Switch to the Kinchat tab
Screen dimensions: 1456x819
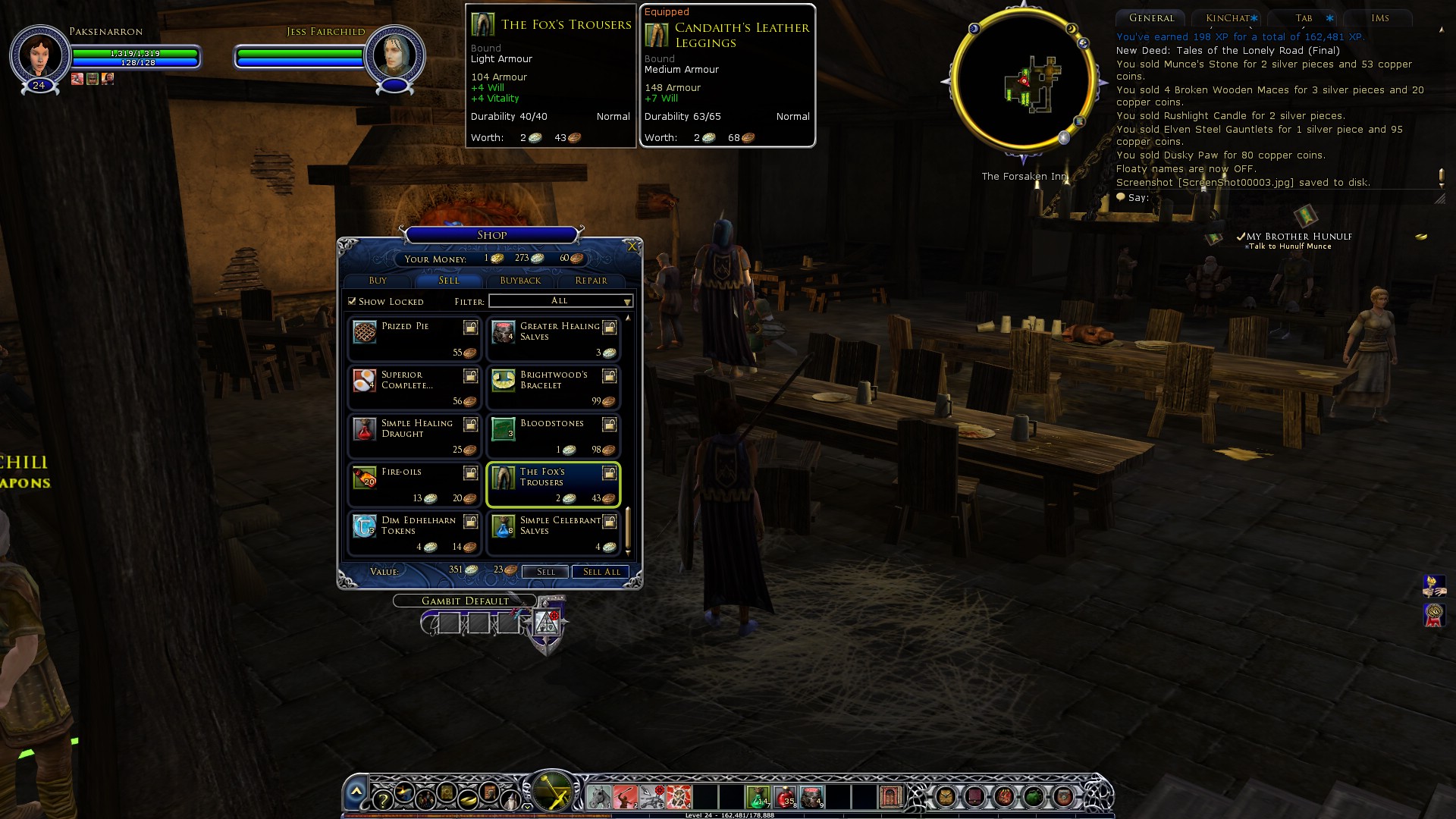1227,18
